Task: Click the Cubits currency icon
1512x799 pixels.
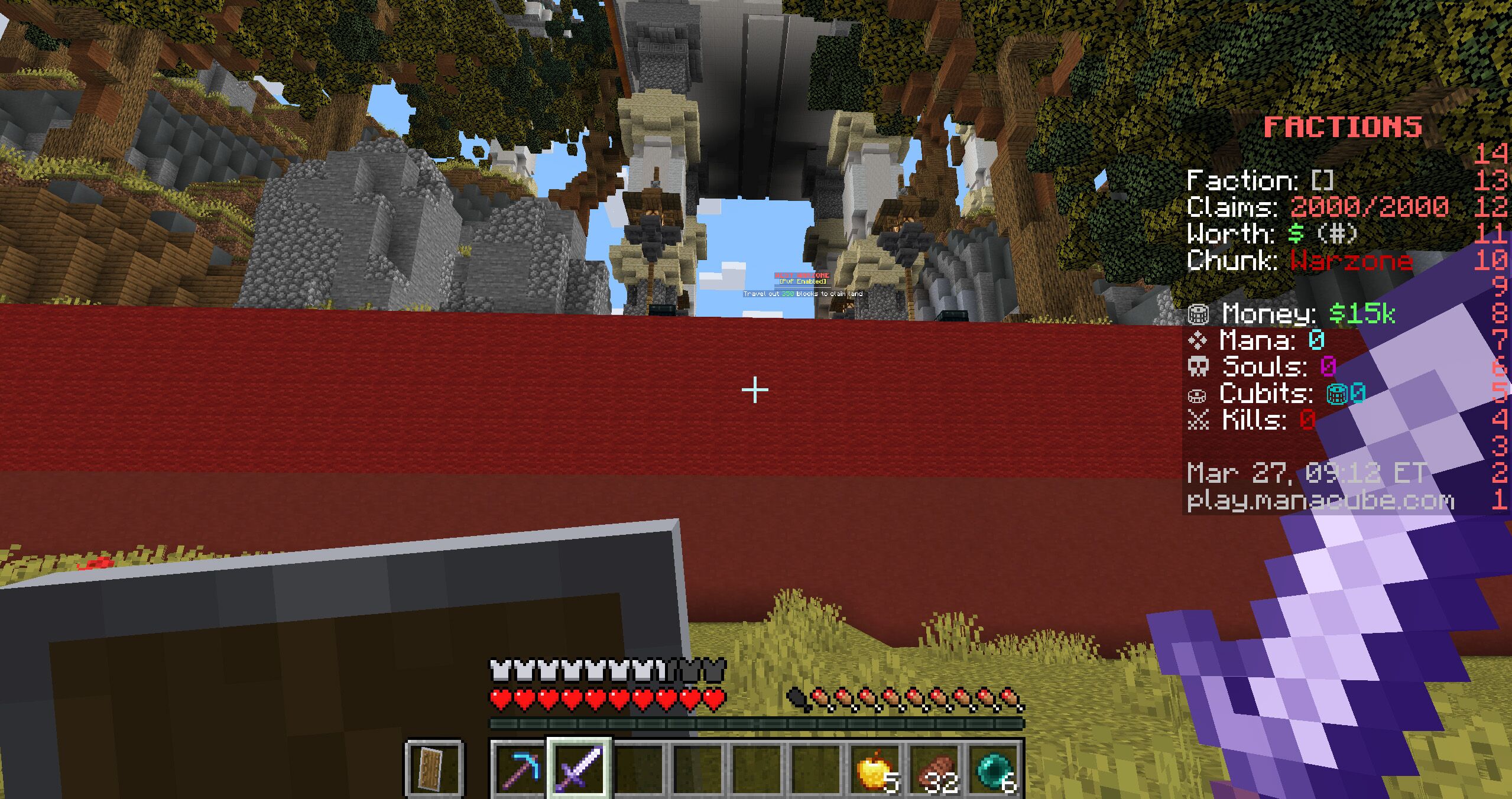Action: (x=1198, y=395)
